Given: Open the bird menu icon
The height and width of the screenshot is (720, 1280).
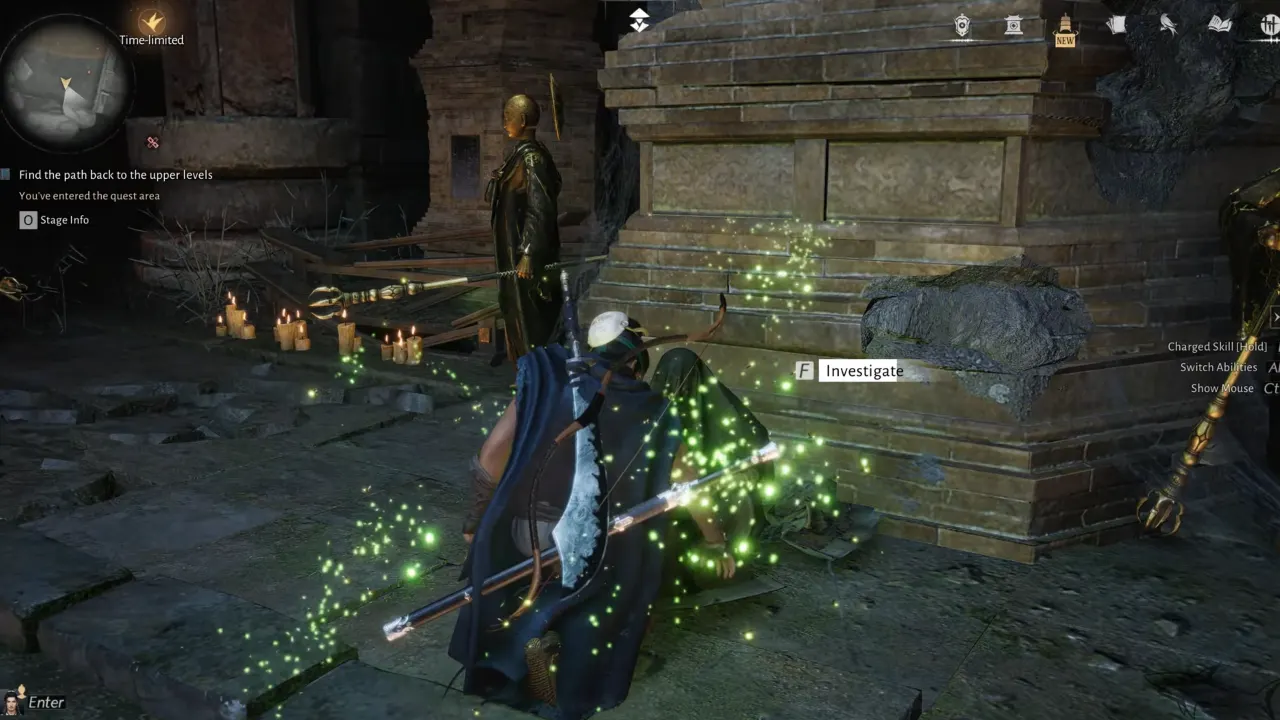Looking at the screenshot, I should coord(1168,26).
